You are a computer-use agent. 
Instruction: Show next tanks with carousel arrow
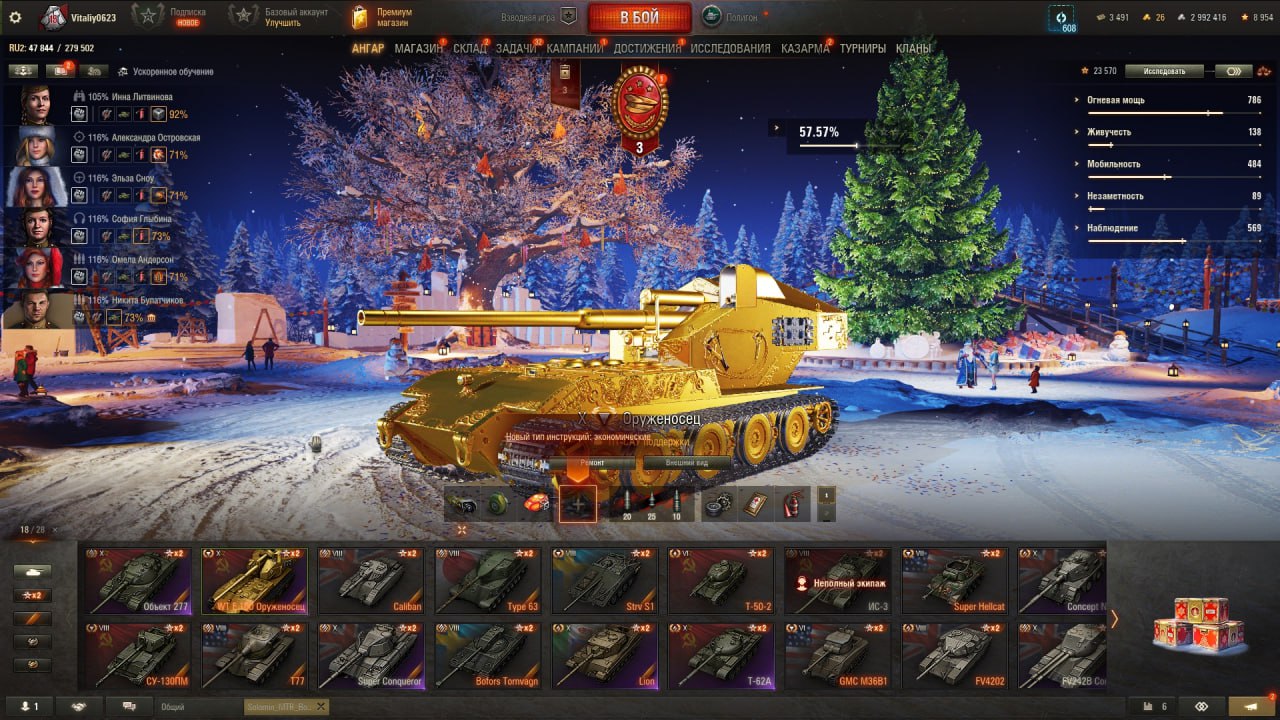coord(1115,619)
